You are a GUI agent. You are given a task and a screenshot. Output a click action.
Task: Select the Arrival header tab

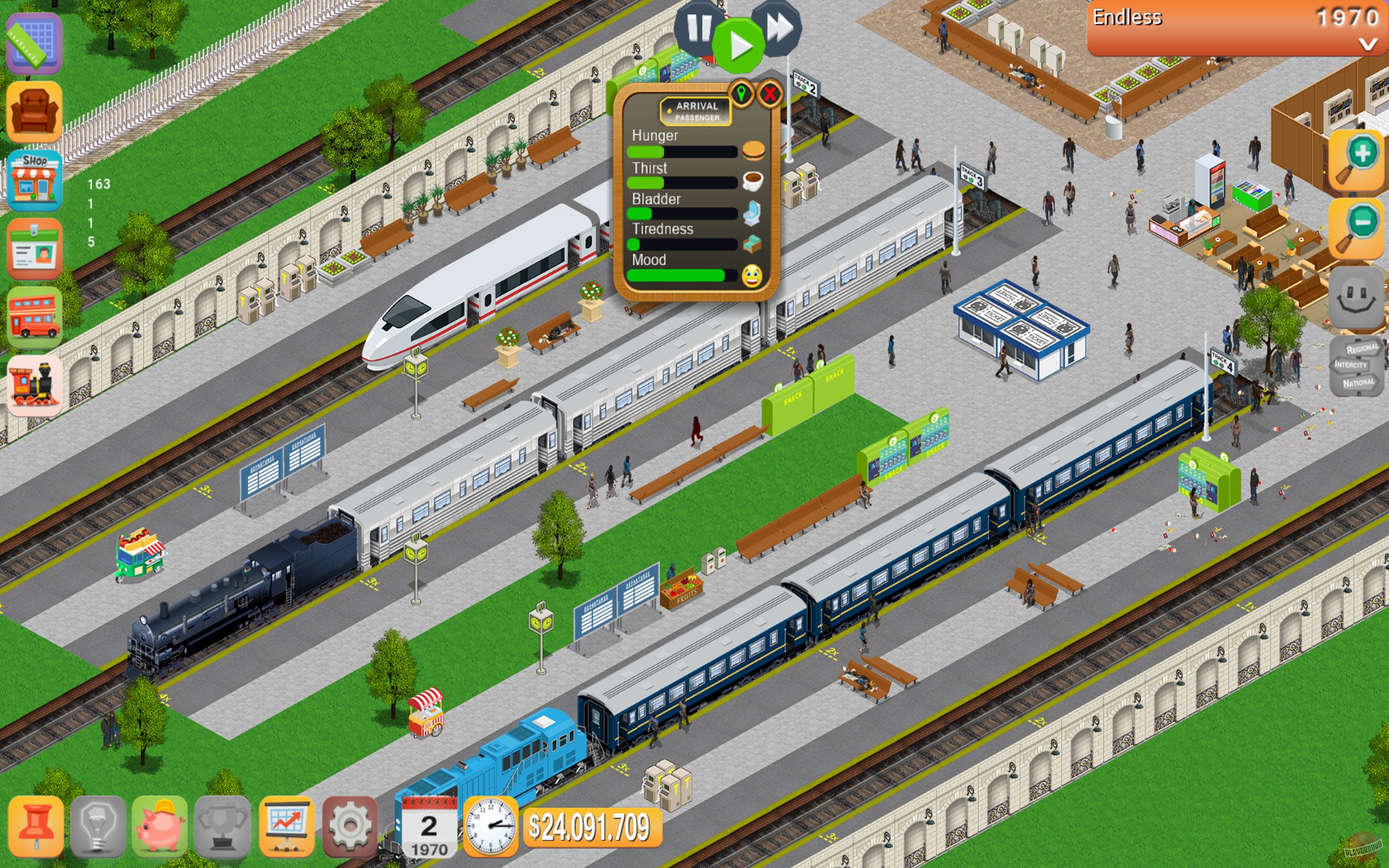697,106
